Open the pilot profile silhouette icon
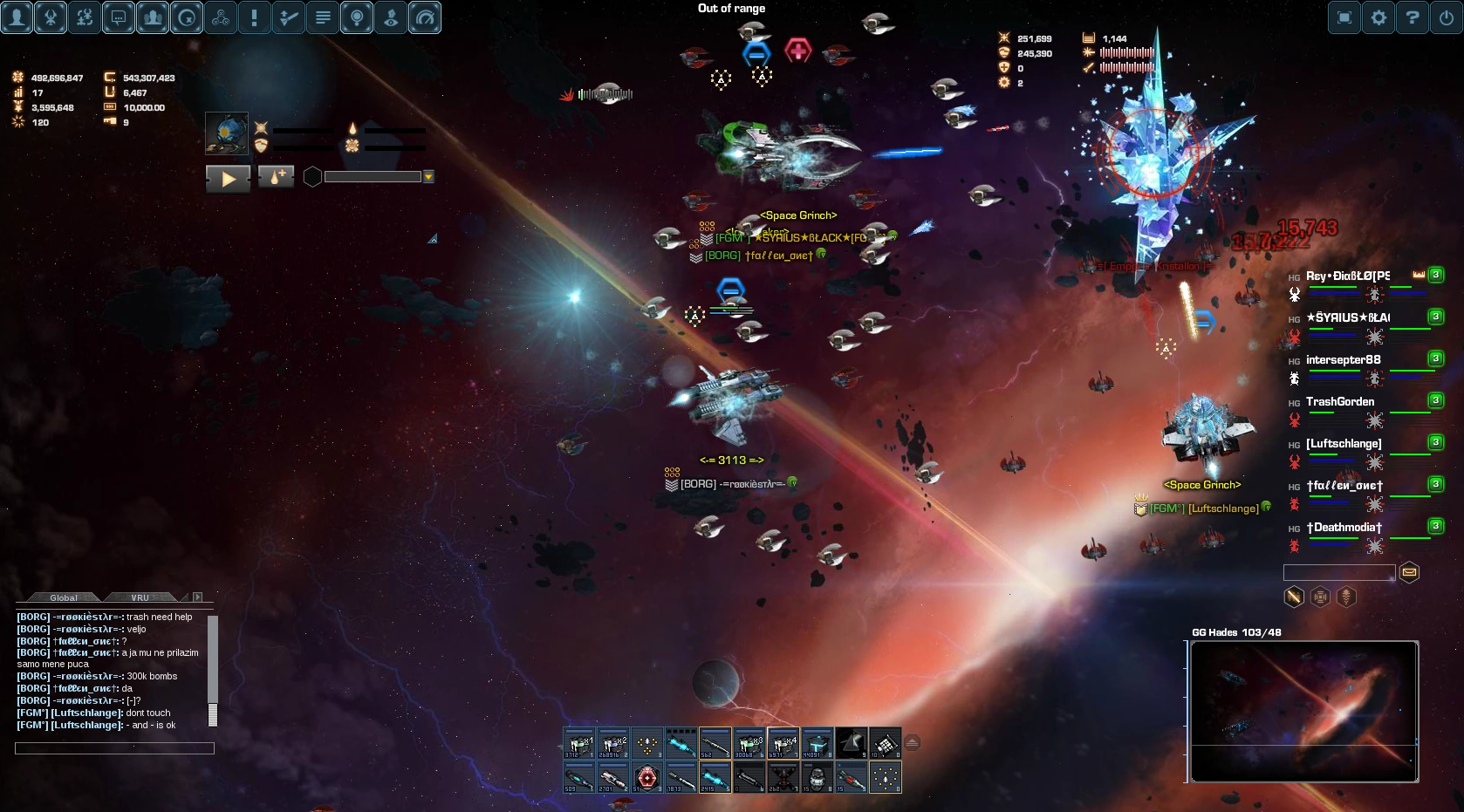The height and width of the screenshot is (812, 1464). click(x=17, y=17)
